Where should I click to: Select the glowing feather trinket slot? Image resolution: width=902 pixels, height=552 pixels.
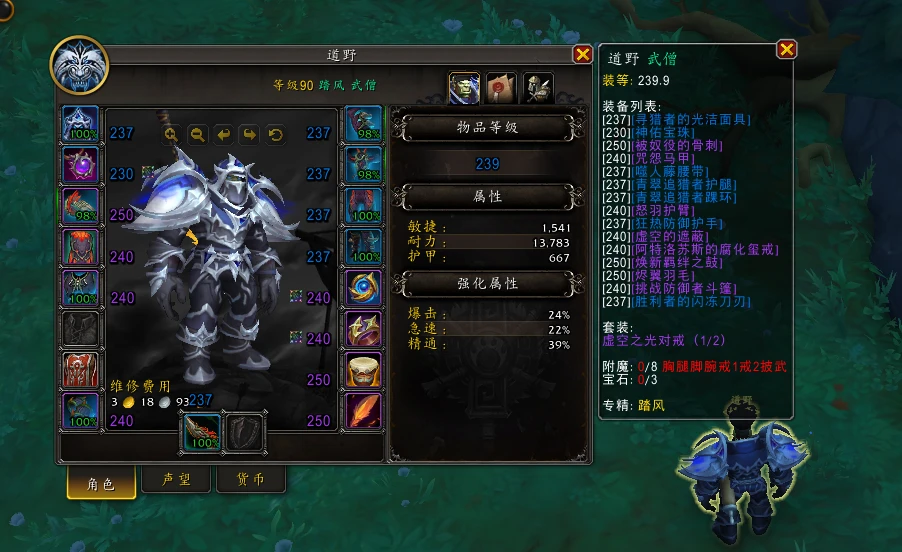click(x=362, y=411)
